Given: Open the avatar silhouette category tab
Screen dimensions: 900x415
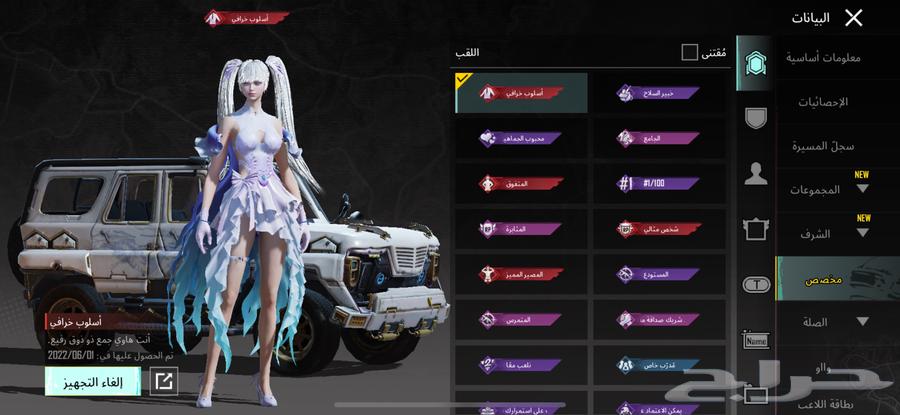Looking at the screenshot, I should coord(756,174).
